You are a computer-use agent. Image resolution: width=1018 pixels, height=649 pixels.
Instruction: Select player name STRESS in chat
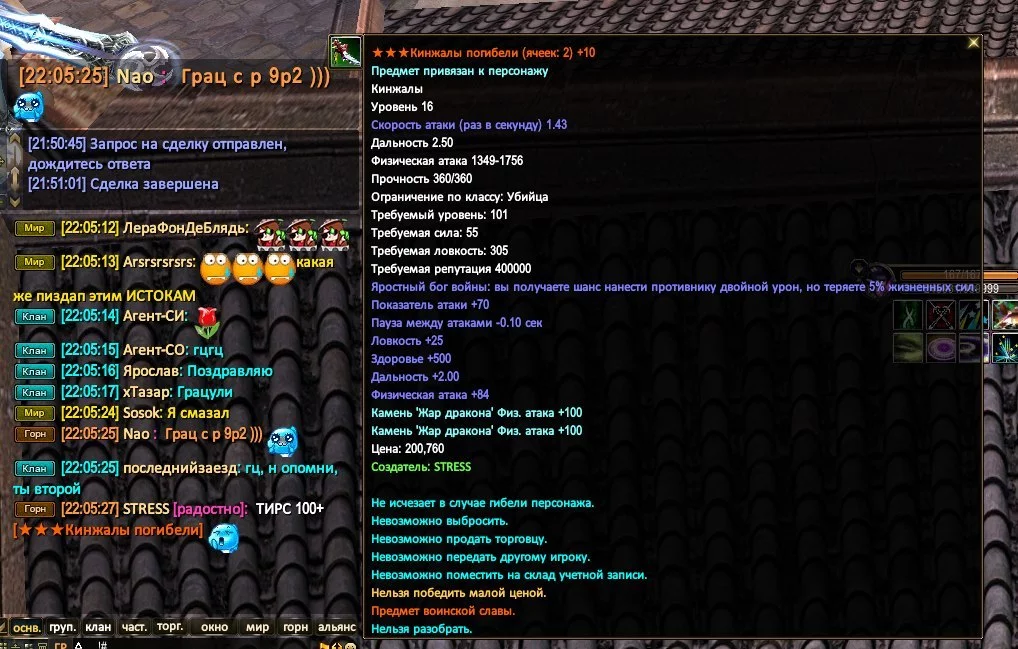coord(145,509)
